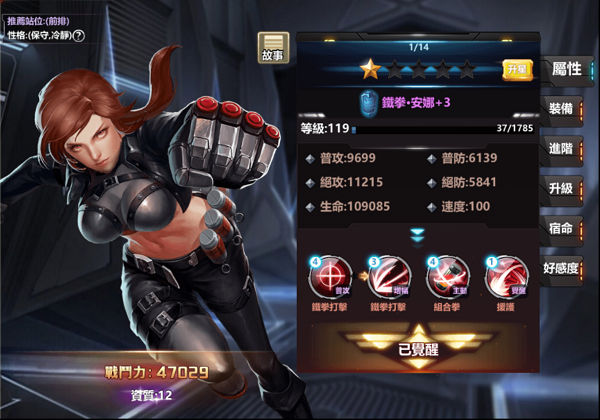Open the 裝備 equipment tab
The height and width of the screenshot is (420, 600).
tap(561, 109)
